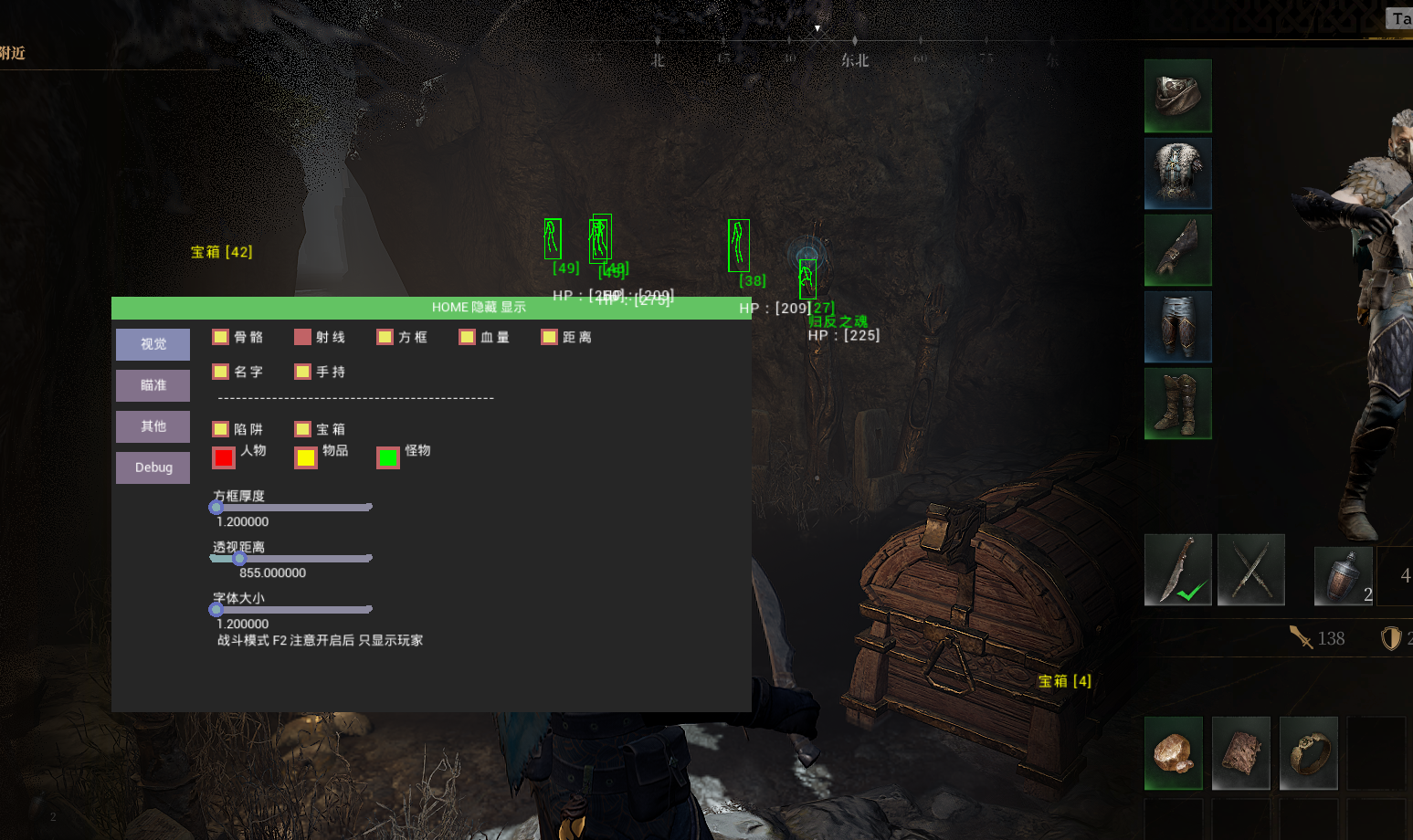Toggle the 手持 checkbox
1413x840 pixels.
click(302, 372)
